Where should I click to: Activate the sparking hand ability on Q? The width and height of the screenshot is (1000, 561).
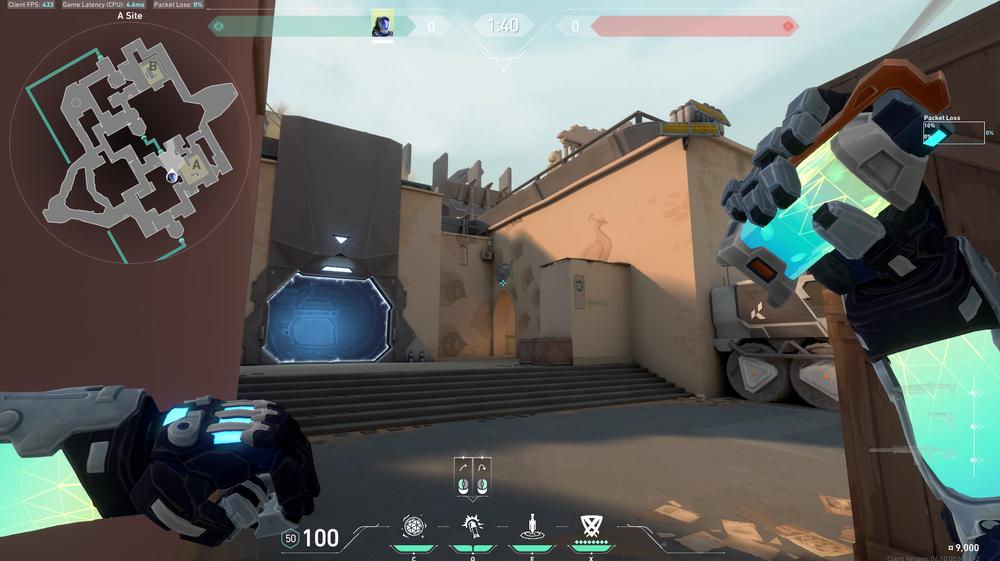point(472,526)
